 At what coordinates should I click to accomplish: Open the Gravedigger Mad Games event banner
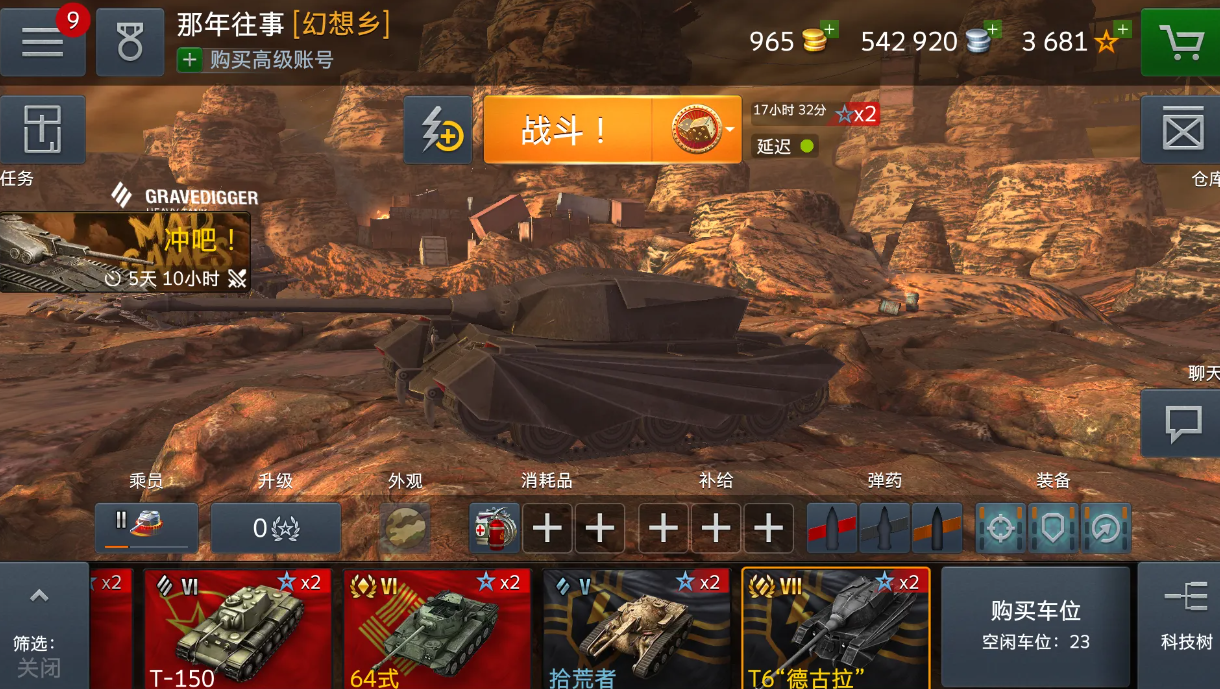point(125,252)
